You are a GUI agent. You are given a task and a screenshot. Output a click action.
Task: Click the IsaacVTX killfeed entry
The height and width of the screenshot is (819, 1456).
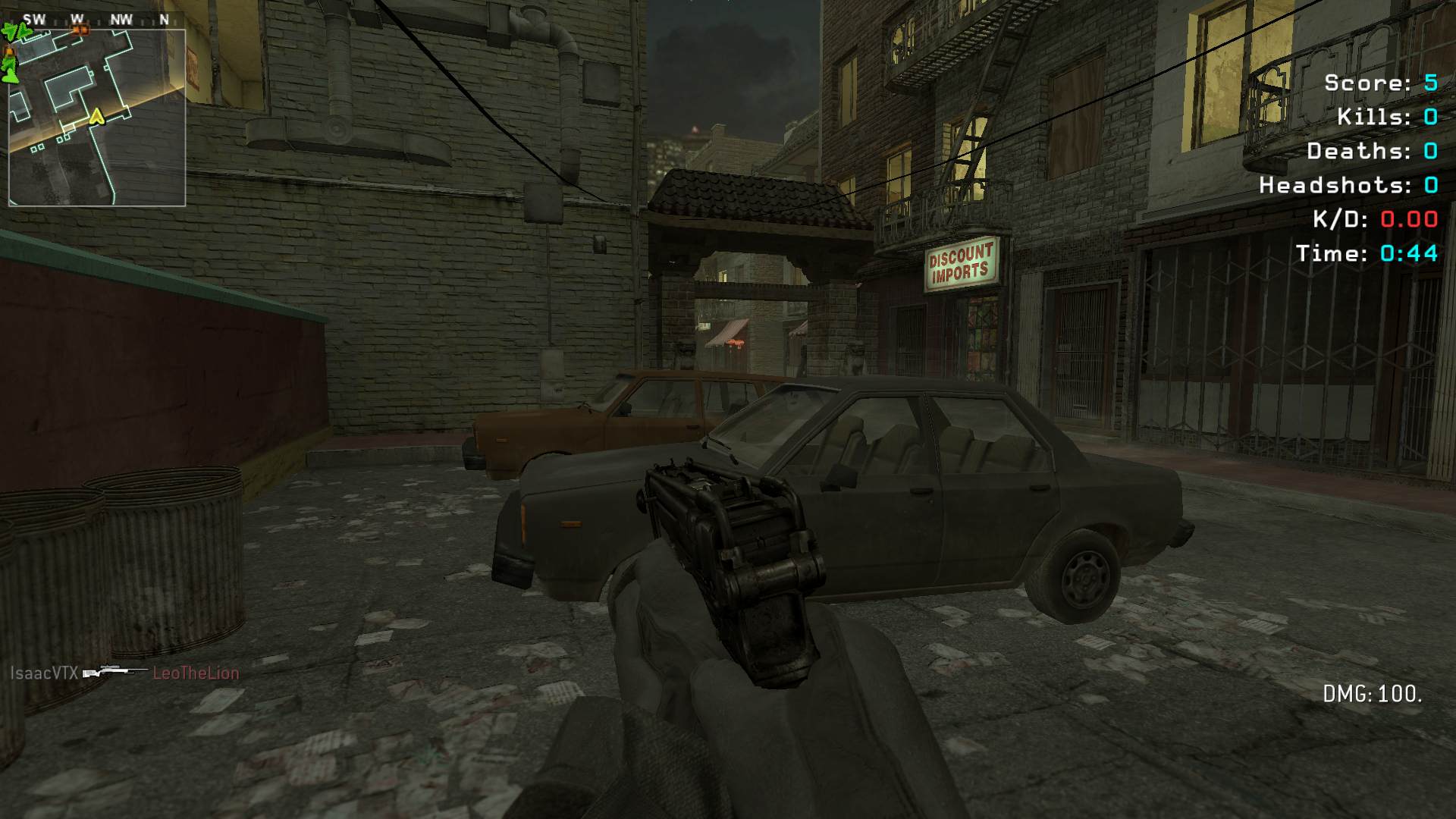pos(44,673)
